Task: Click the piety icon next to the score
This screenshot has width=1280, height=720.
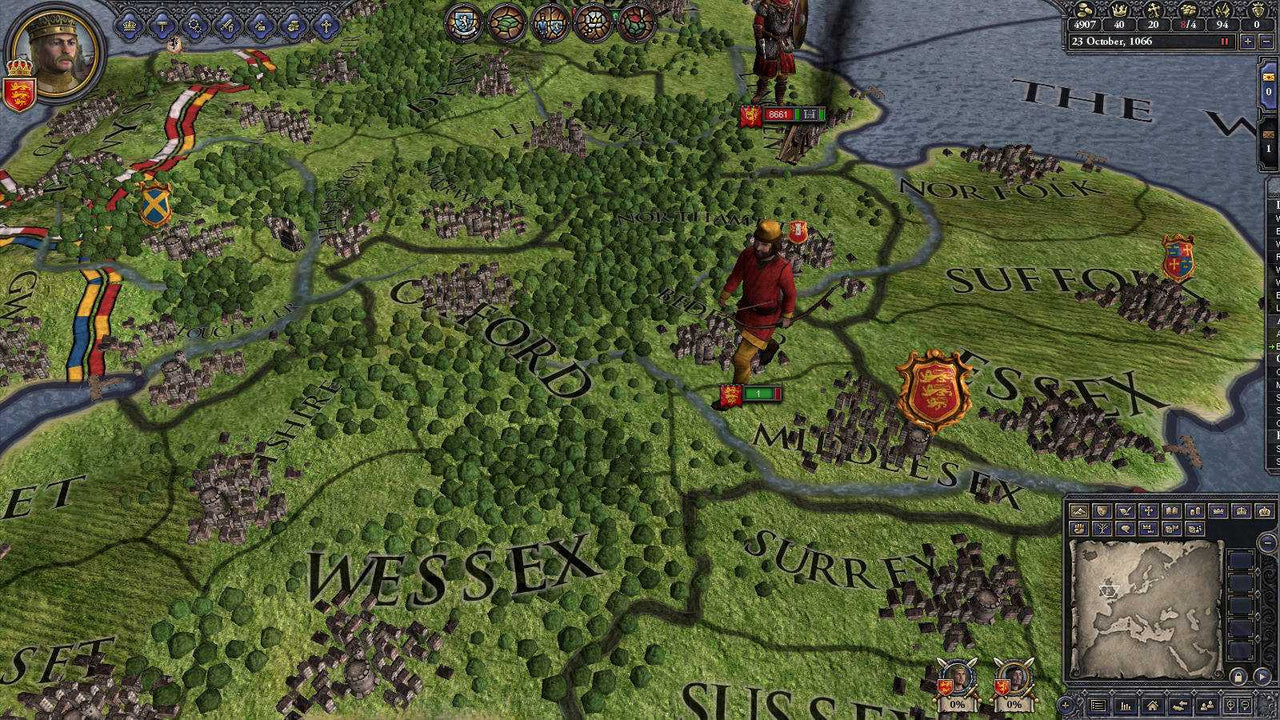Action: [x=1153, y=10]
